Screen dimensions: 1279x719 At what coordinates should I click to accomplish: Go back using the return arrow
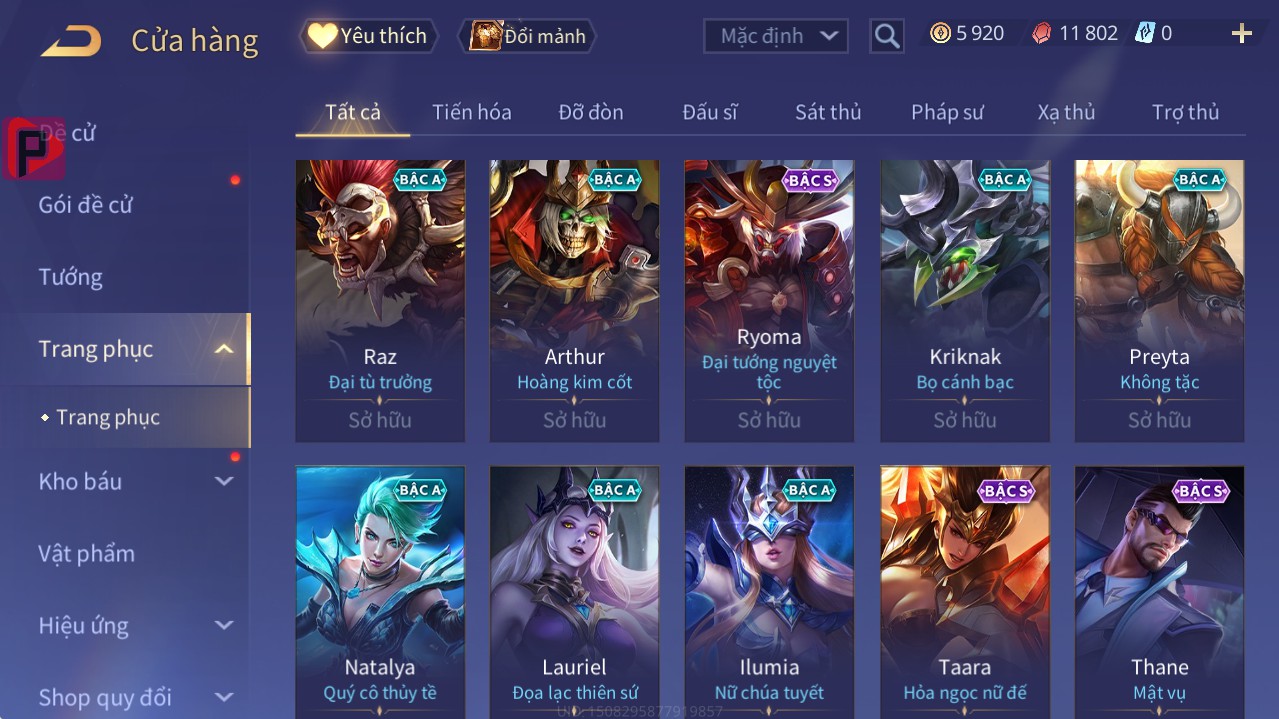pos(71,41)
